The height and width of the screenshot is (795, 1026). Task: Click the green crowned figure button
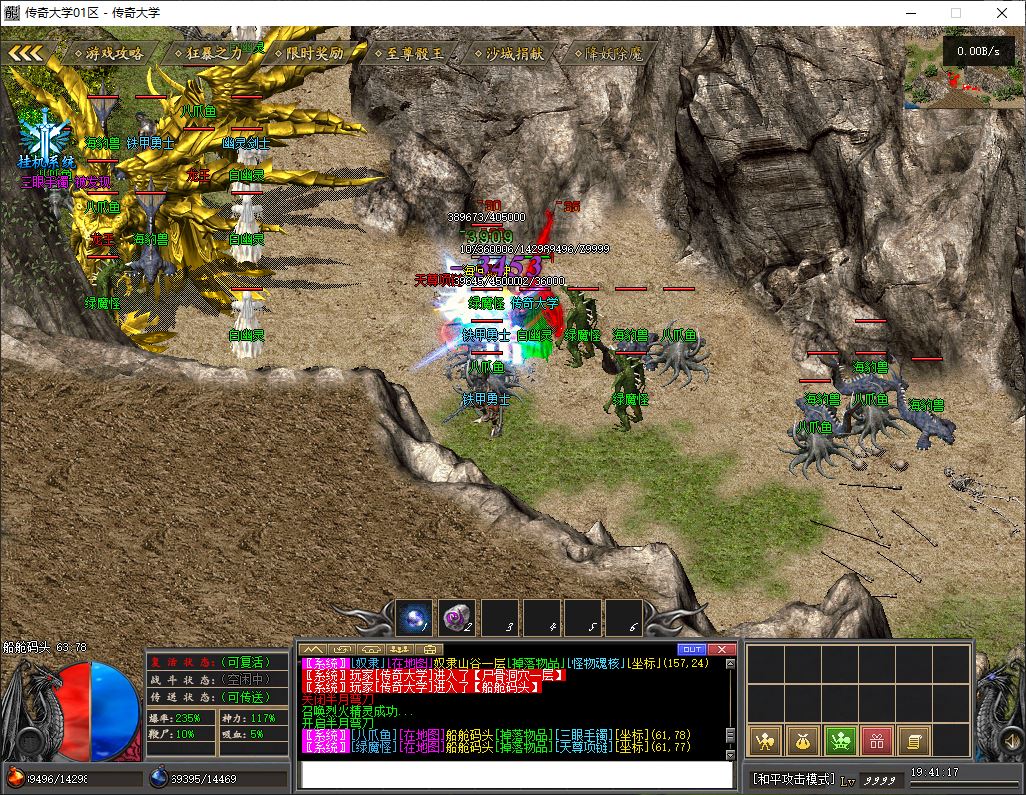coord(840,741)
